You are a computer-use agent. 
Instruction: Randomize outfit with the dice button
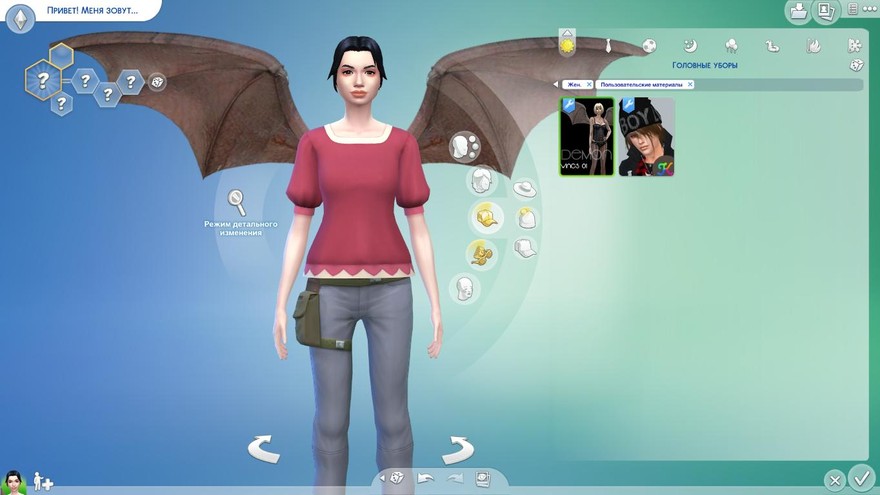pyautogui.click(x=856, y=65)
